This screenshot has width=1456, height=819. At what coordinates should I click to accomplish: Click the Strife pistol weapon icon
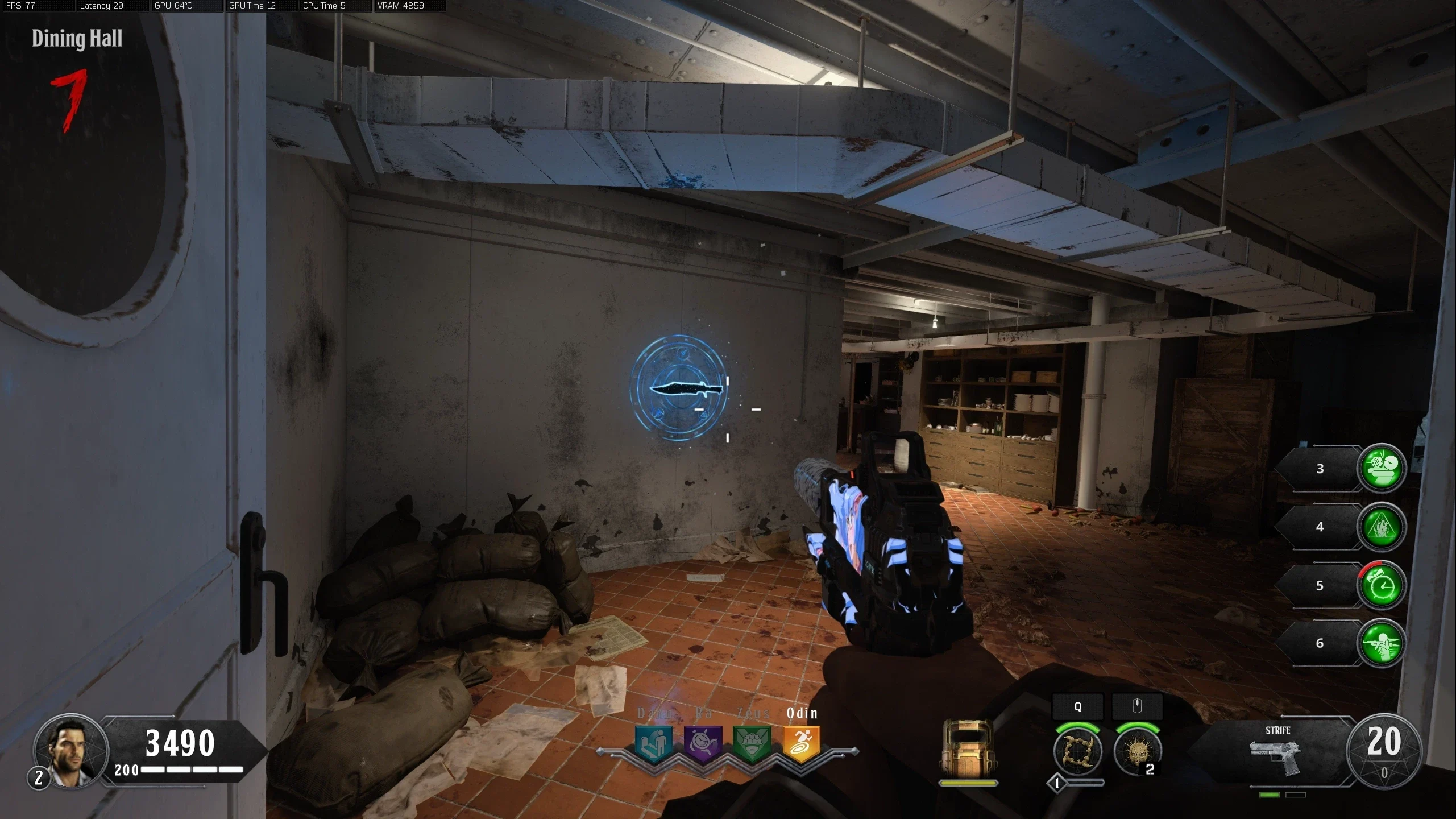click(1275, 756)
